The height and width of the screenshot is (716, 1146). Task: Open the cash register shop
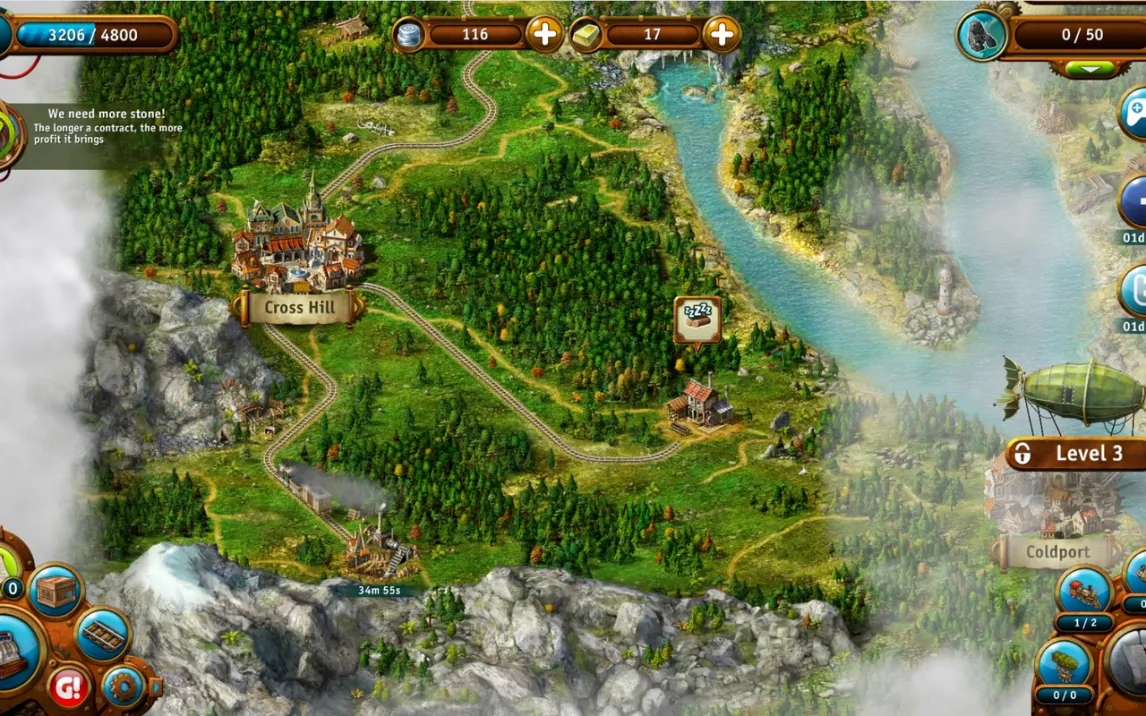tap(14, 652)
